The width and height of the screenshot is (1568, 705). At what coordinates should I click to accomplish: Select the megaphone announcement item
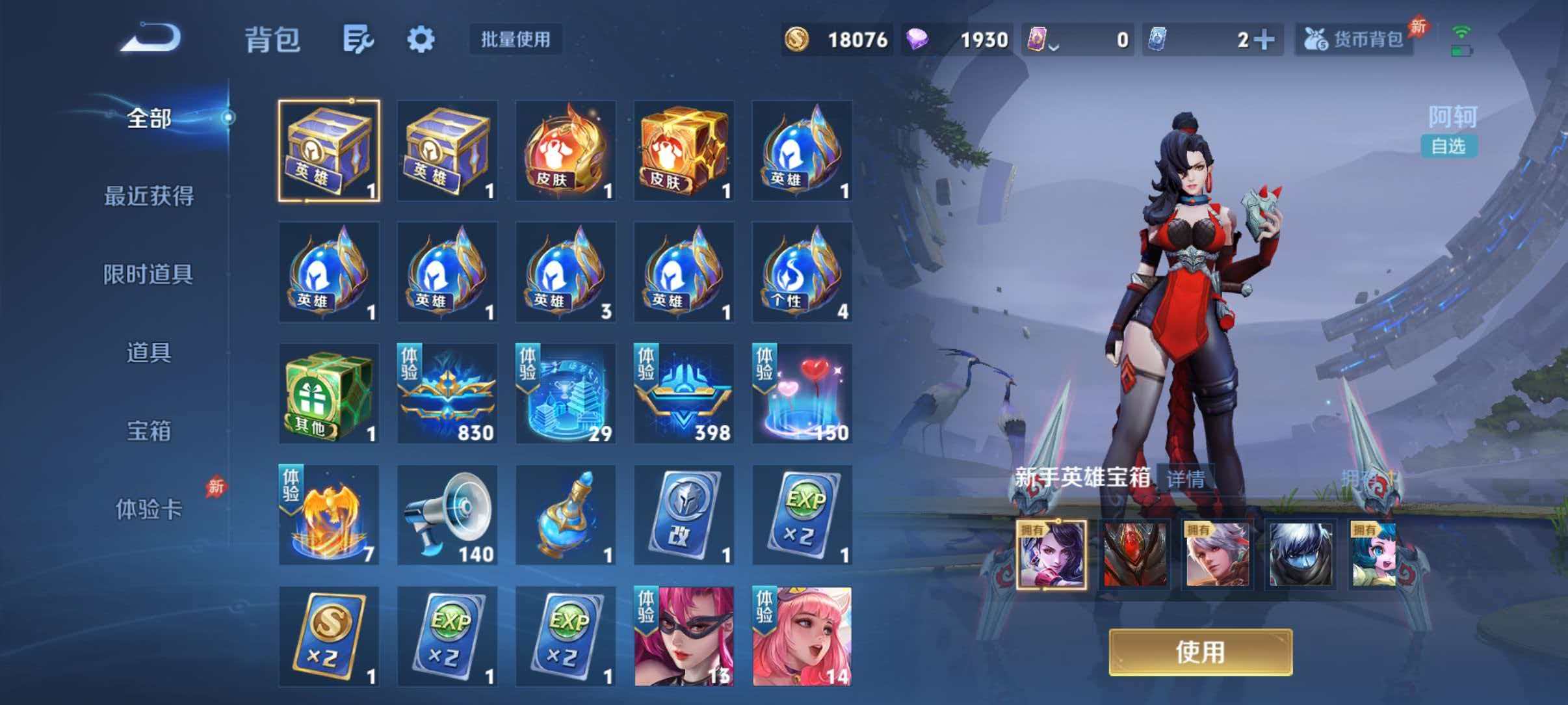point(447,514)
